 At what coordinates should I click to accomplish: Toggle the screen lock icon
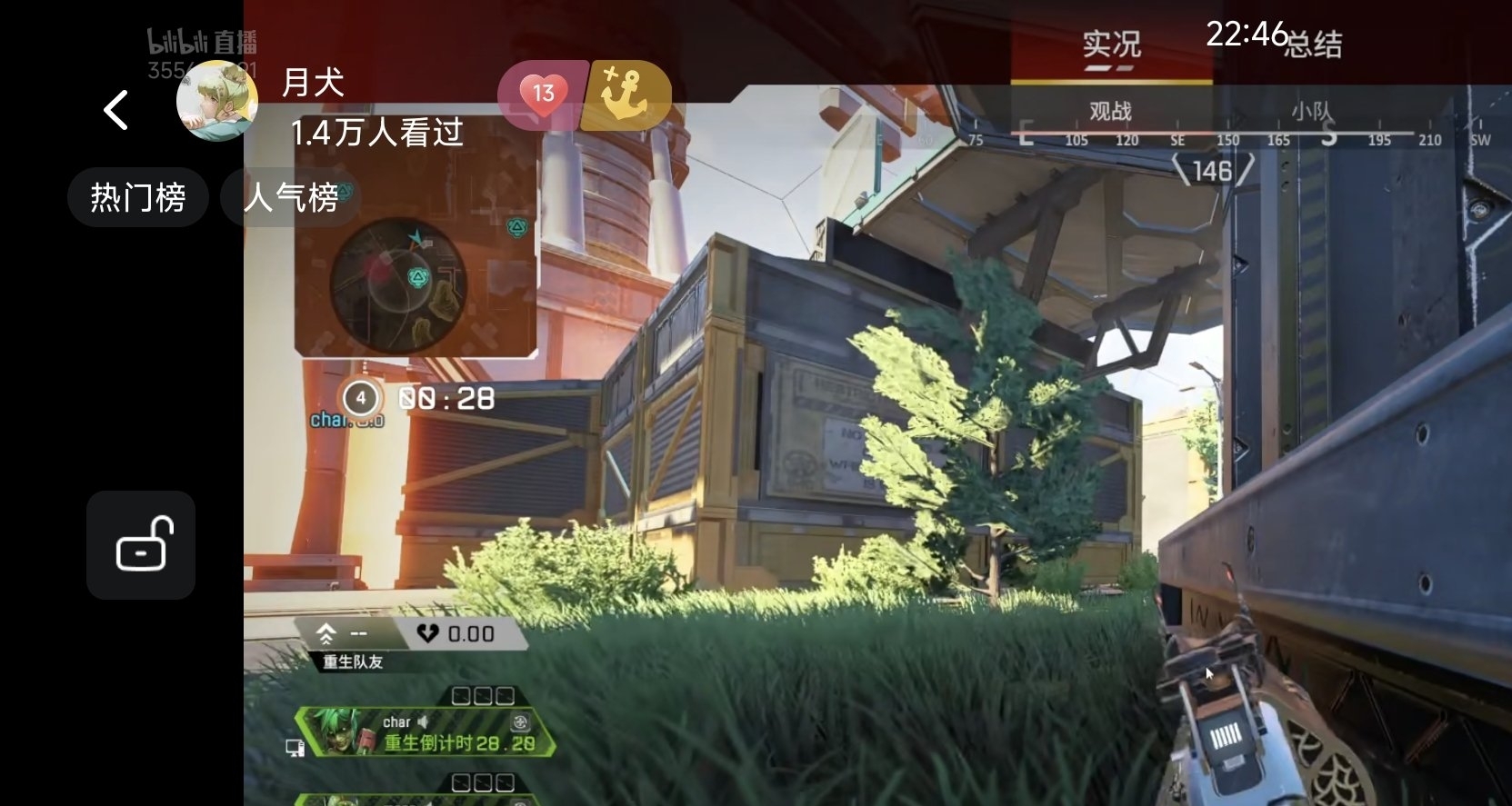[x=141, y=545]
